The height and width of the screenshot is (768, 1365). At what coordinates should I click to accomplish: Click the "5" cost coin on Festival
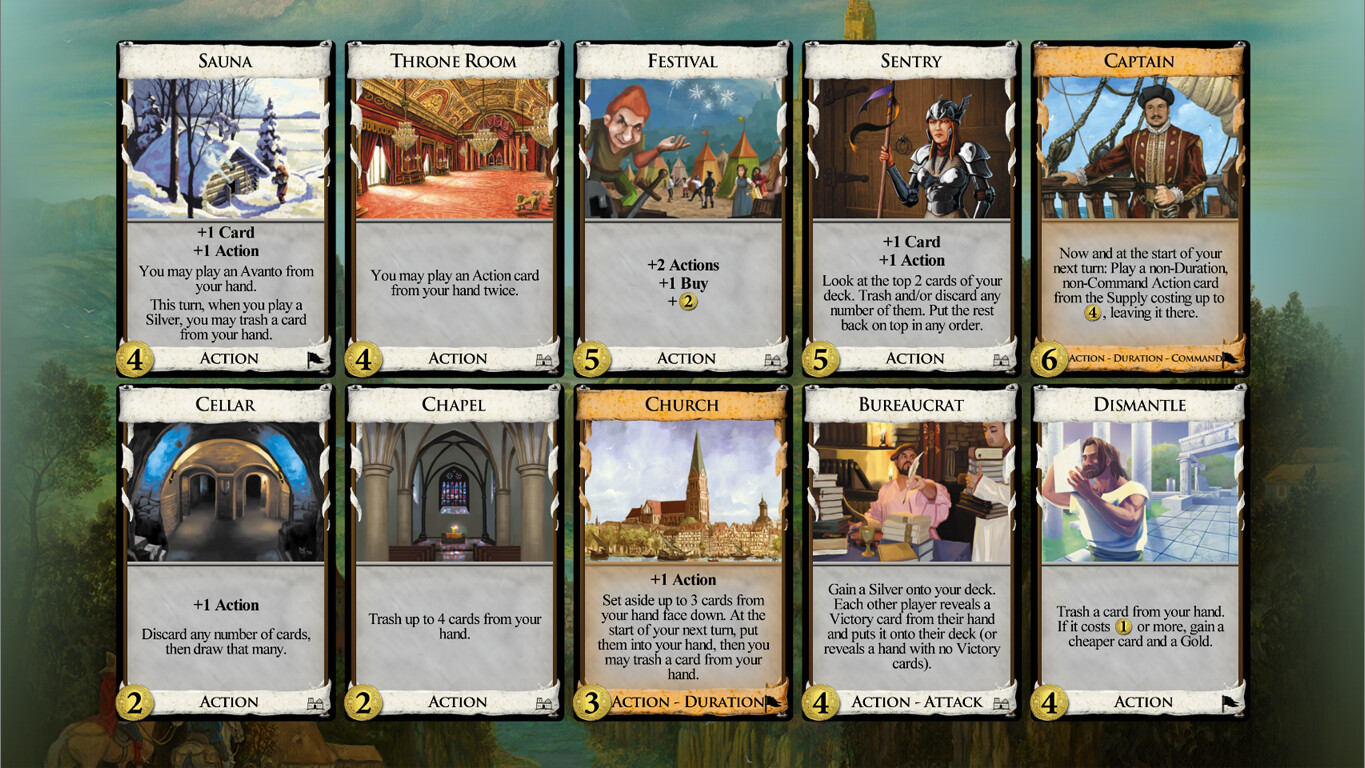[590, 357]
